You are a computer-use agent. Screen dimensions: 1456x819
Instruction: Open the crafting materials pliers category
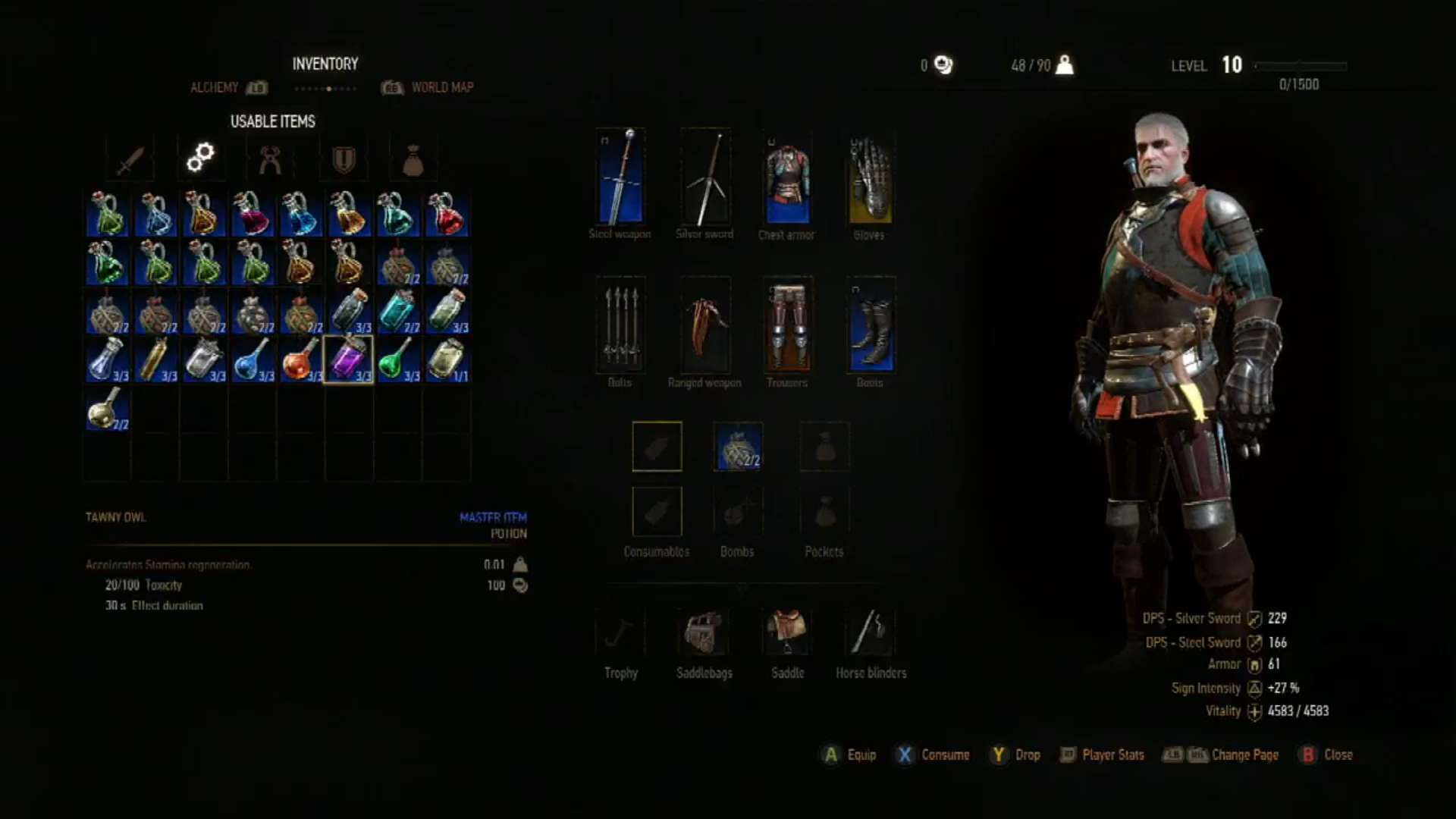click(270, 157)
